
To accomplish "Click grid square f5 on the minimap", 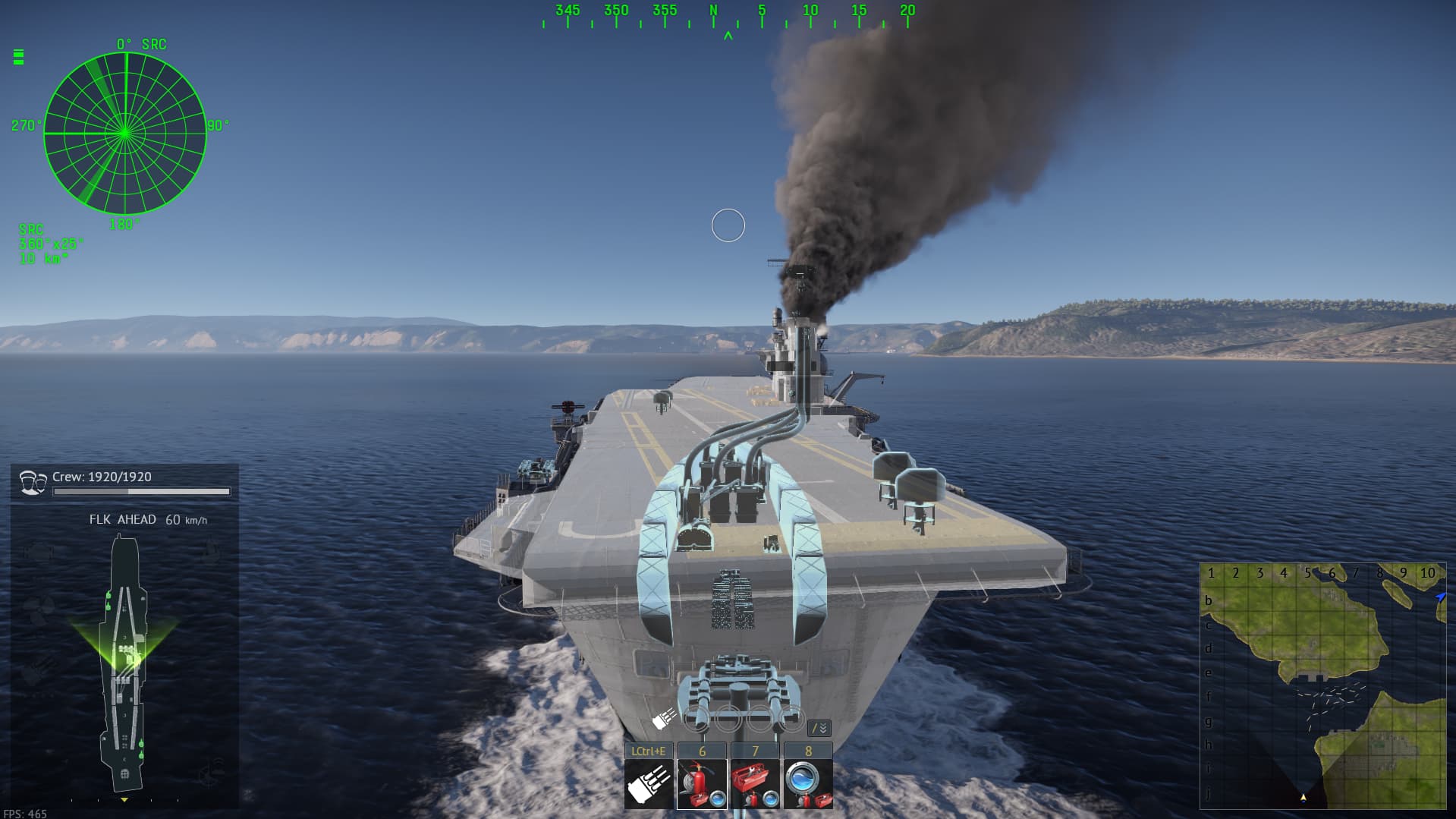I will [x=1309, y=694].
